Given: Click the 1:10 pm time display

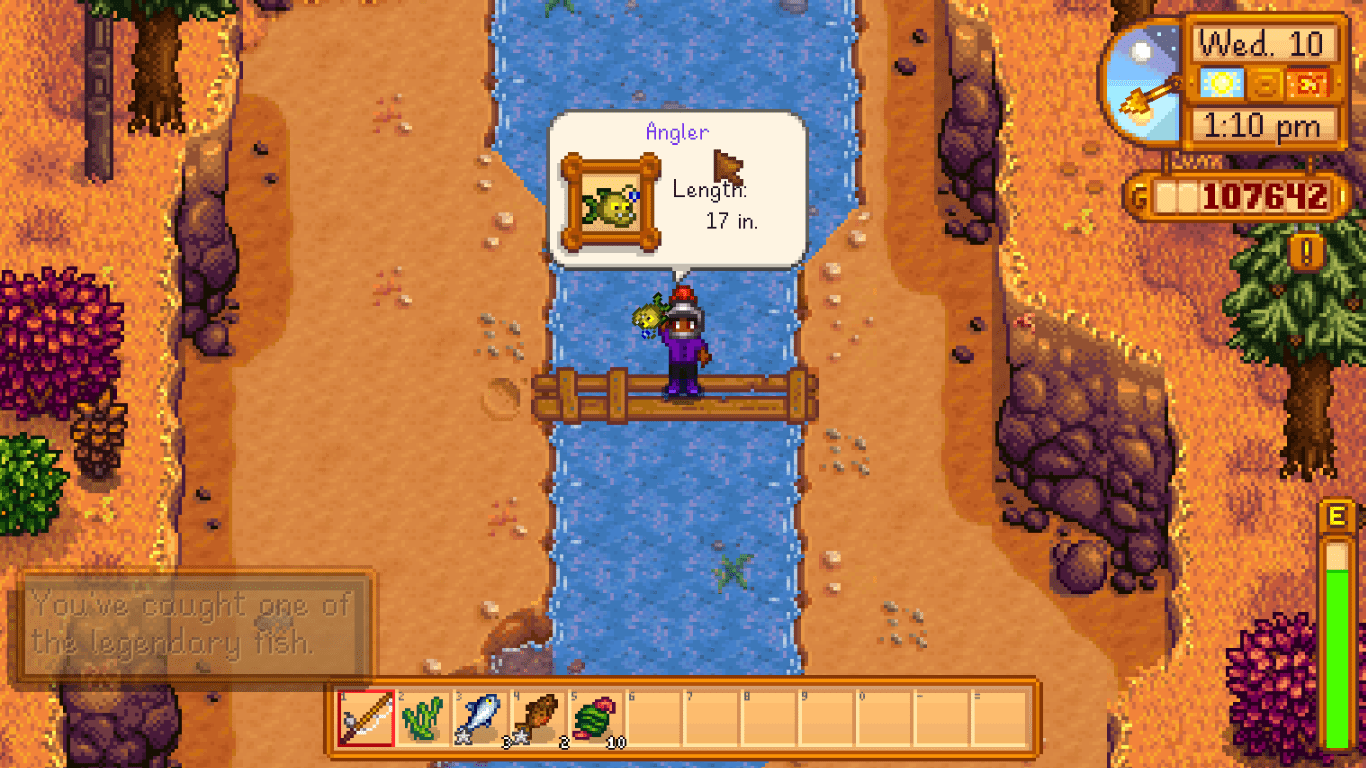Looking at the screenshot, I should click(1262, 126).
